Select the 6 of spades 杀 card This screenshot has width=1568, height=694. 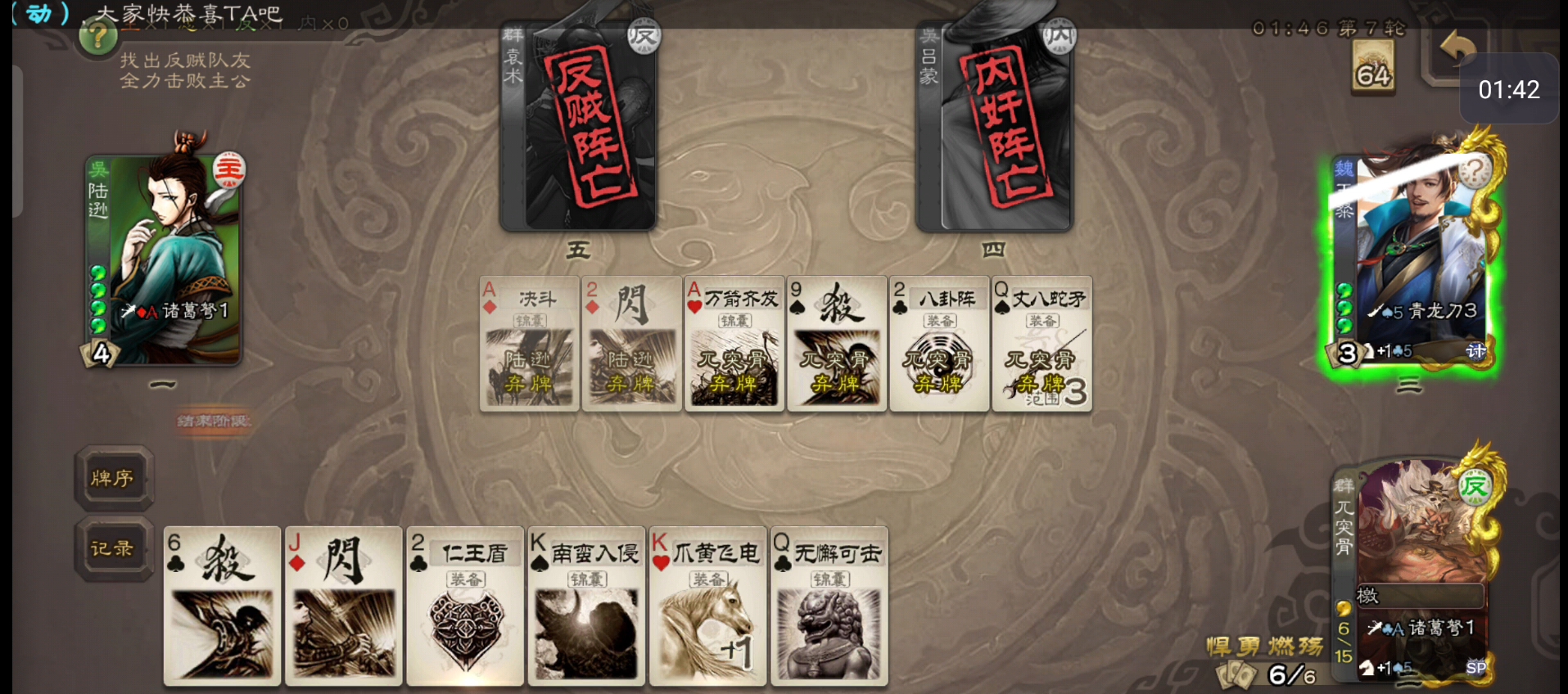click(x=222, y=606)
